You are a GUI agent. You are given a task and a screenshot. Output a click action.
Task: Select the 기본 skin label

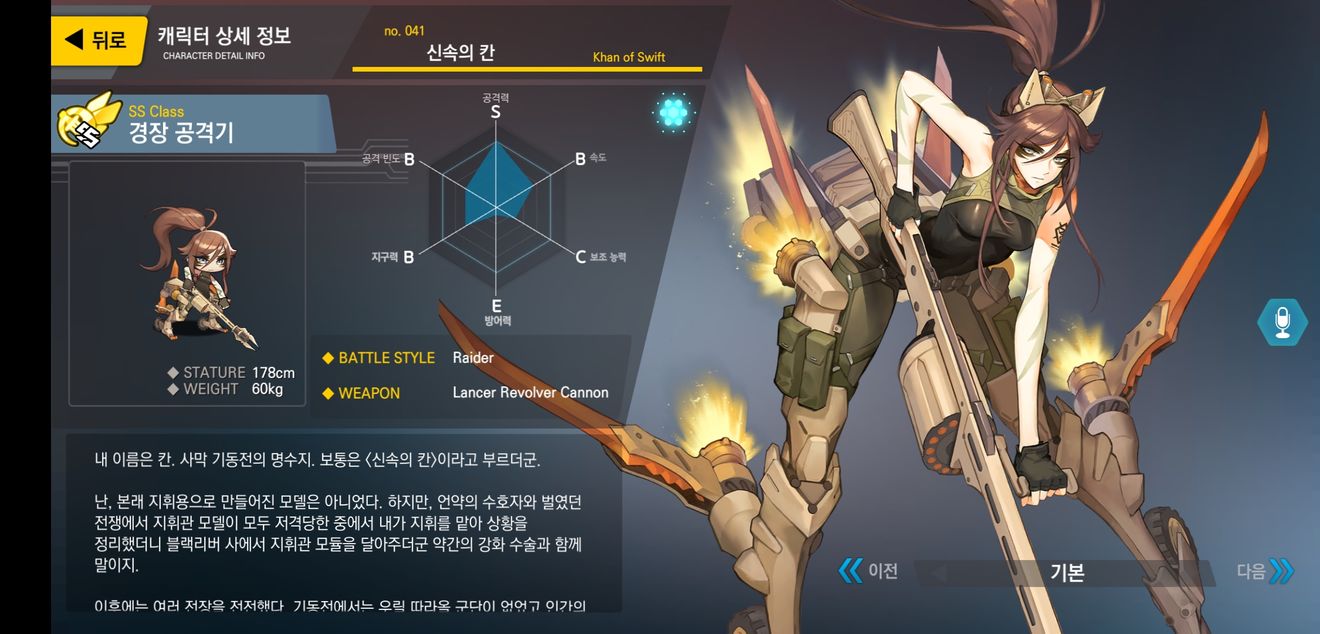(x=1067, y=573)
